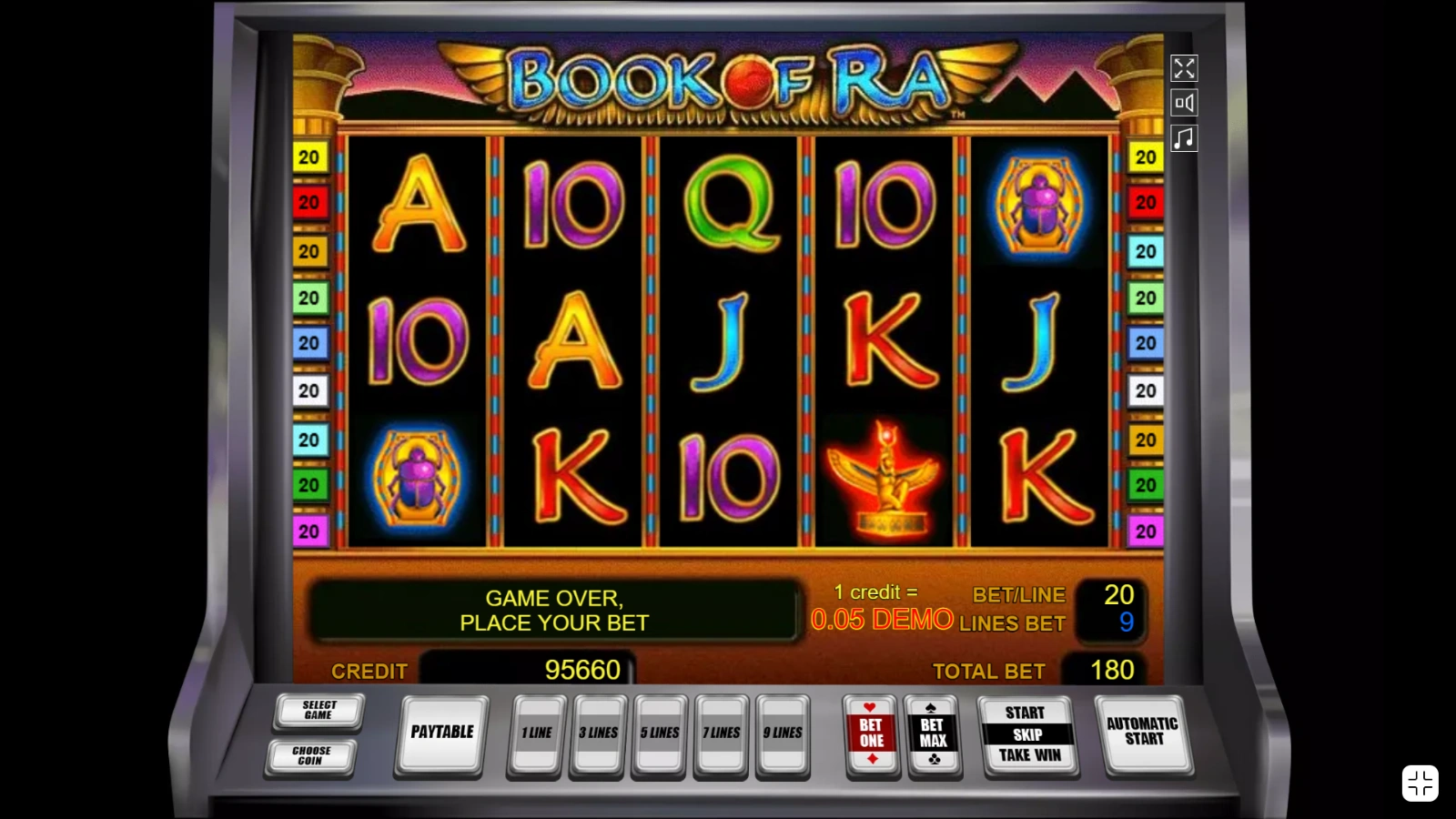The width and height of the screenshot is (1456, 819).
Task: Toggle background music via the note icon
Action: (1184, 136)
